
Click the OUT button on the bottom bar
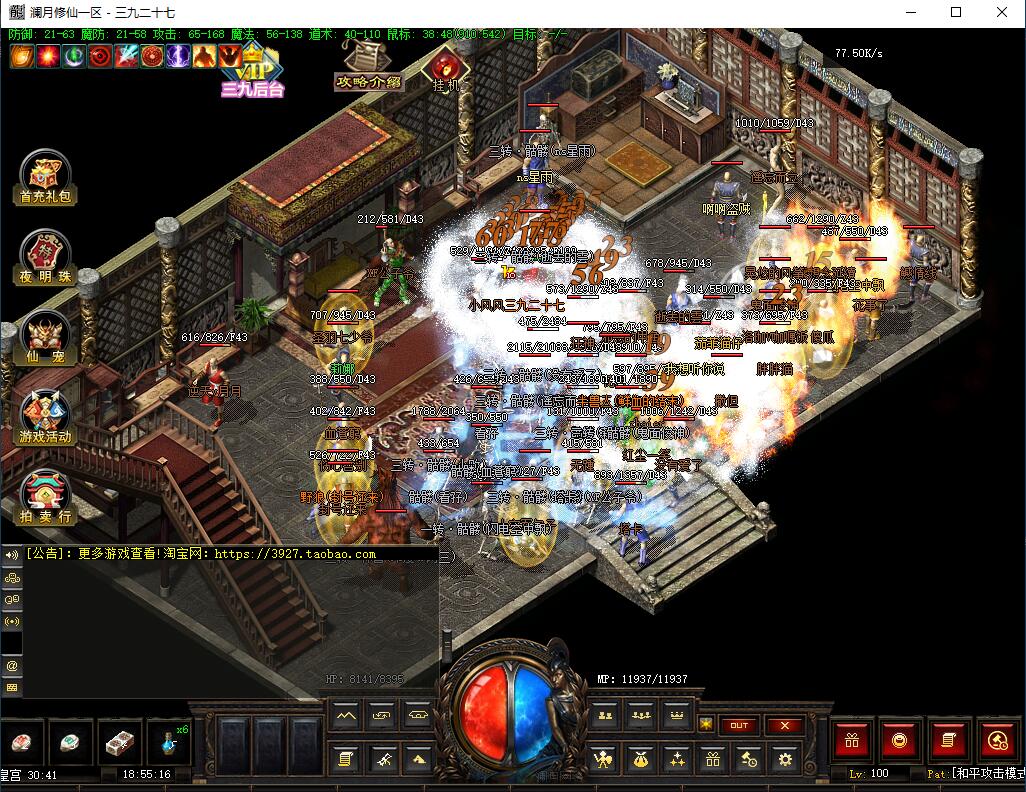738,725
